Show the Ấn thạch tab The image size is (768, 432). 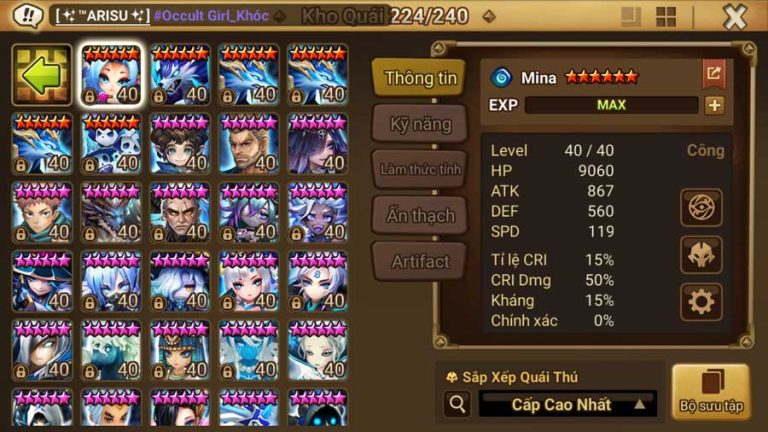(x=419, y=215)
